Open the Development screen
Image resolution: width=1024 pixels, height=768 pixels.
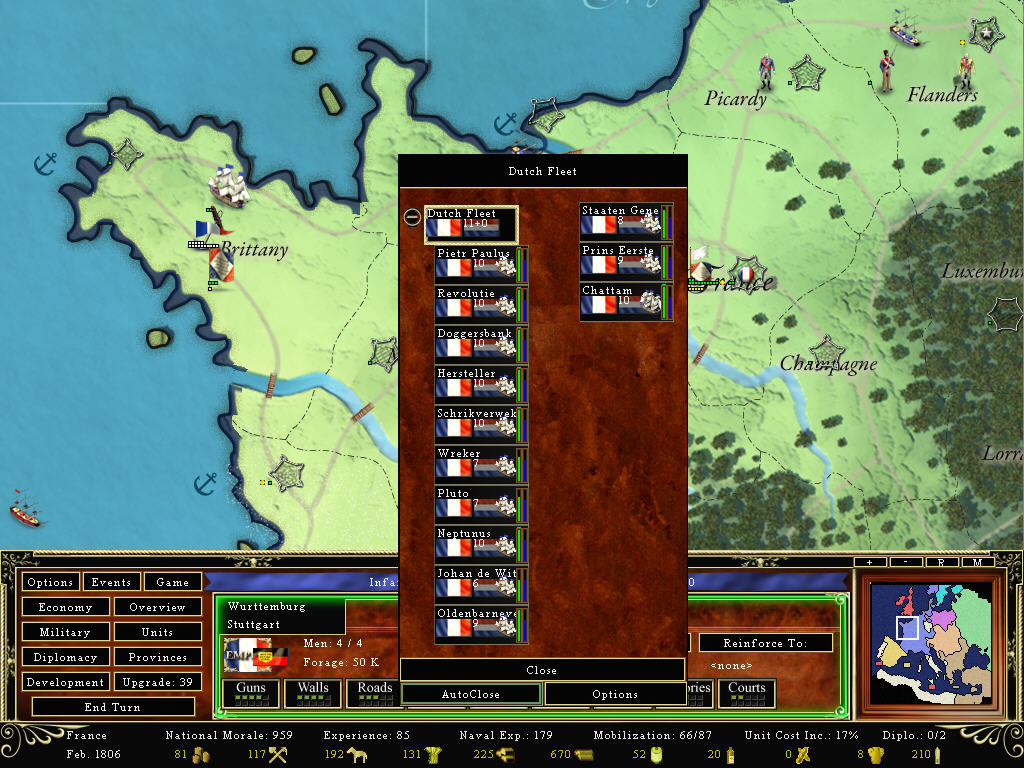[x=65, y=682]
